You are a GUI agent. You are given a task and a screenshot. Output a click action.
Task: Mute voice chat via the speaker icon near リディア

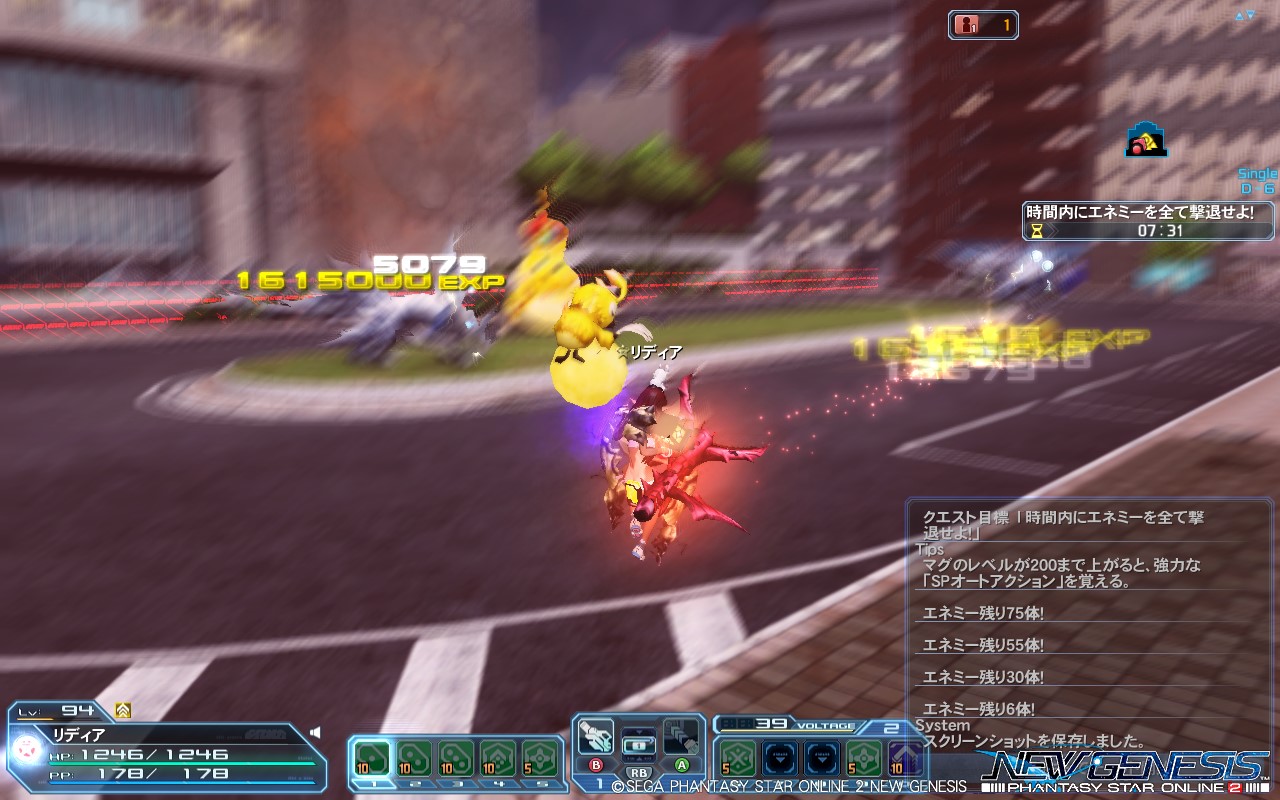314,732
